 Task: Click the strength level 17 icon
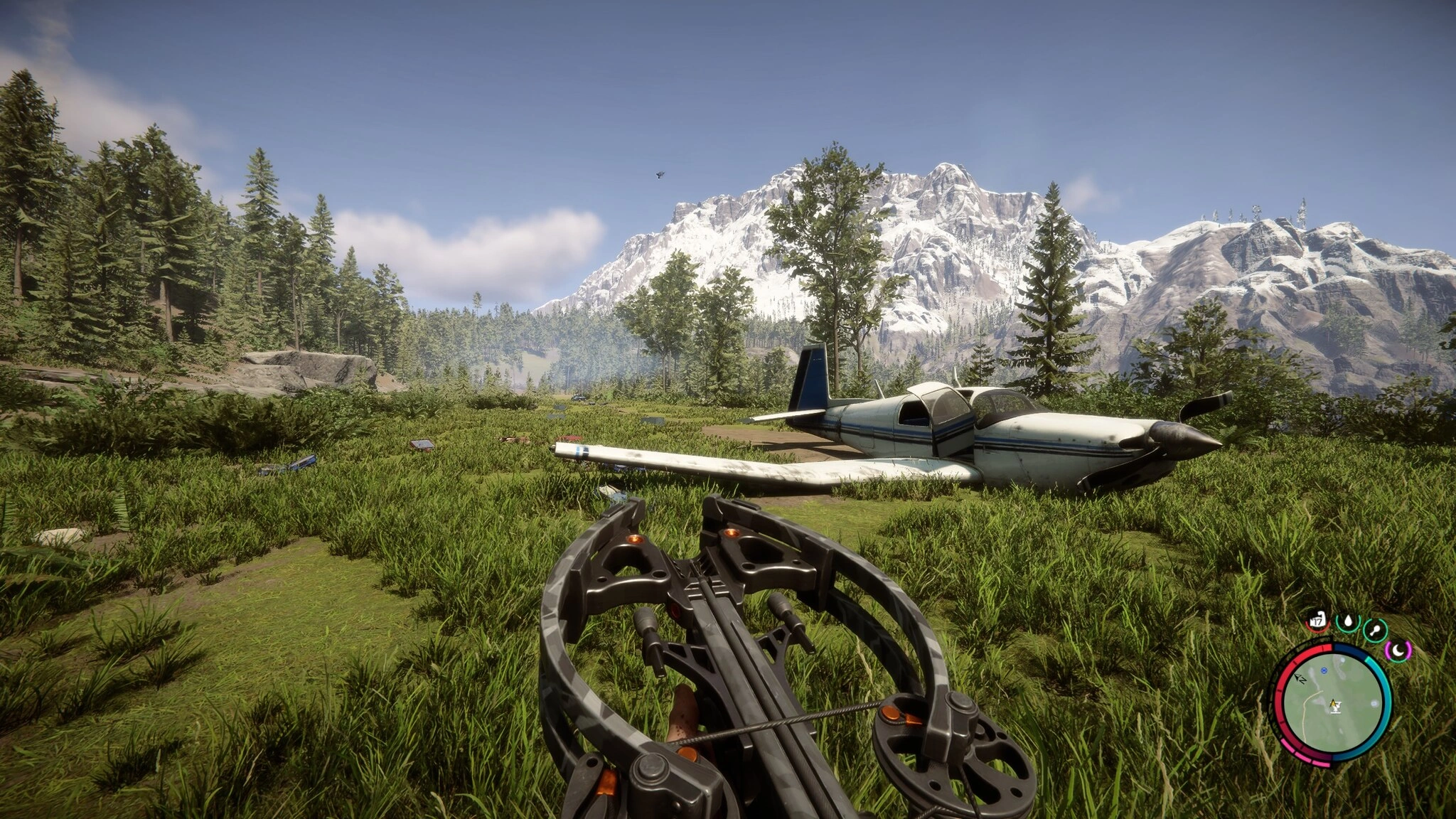1317,622
